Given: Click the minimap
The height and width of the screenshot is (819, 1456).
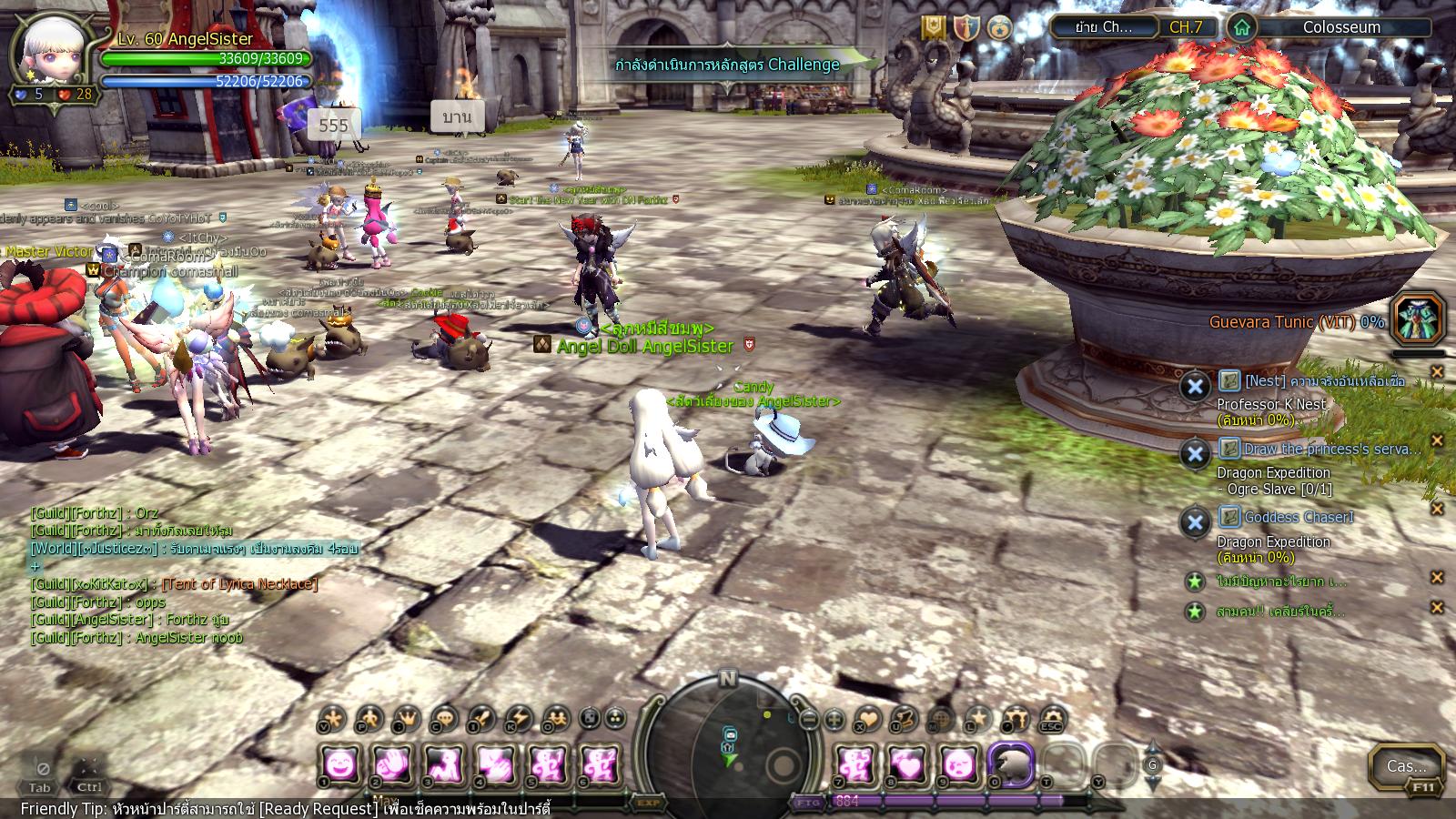Looking at the screenshot, I should (728, 743).
